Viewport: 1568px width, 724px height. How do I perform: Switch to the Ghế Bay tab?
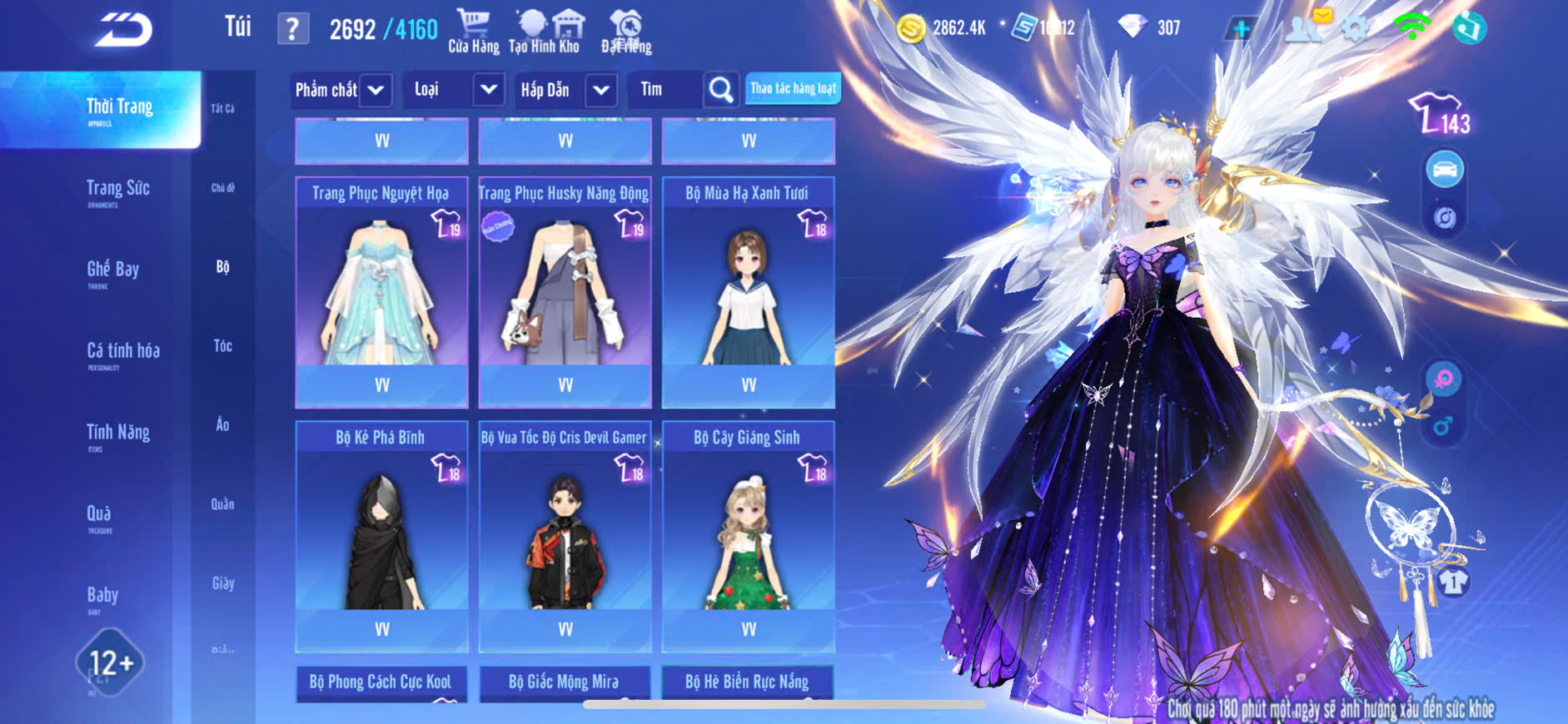(x=113, y=270)
